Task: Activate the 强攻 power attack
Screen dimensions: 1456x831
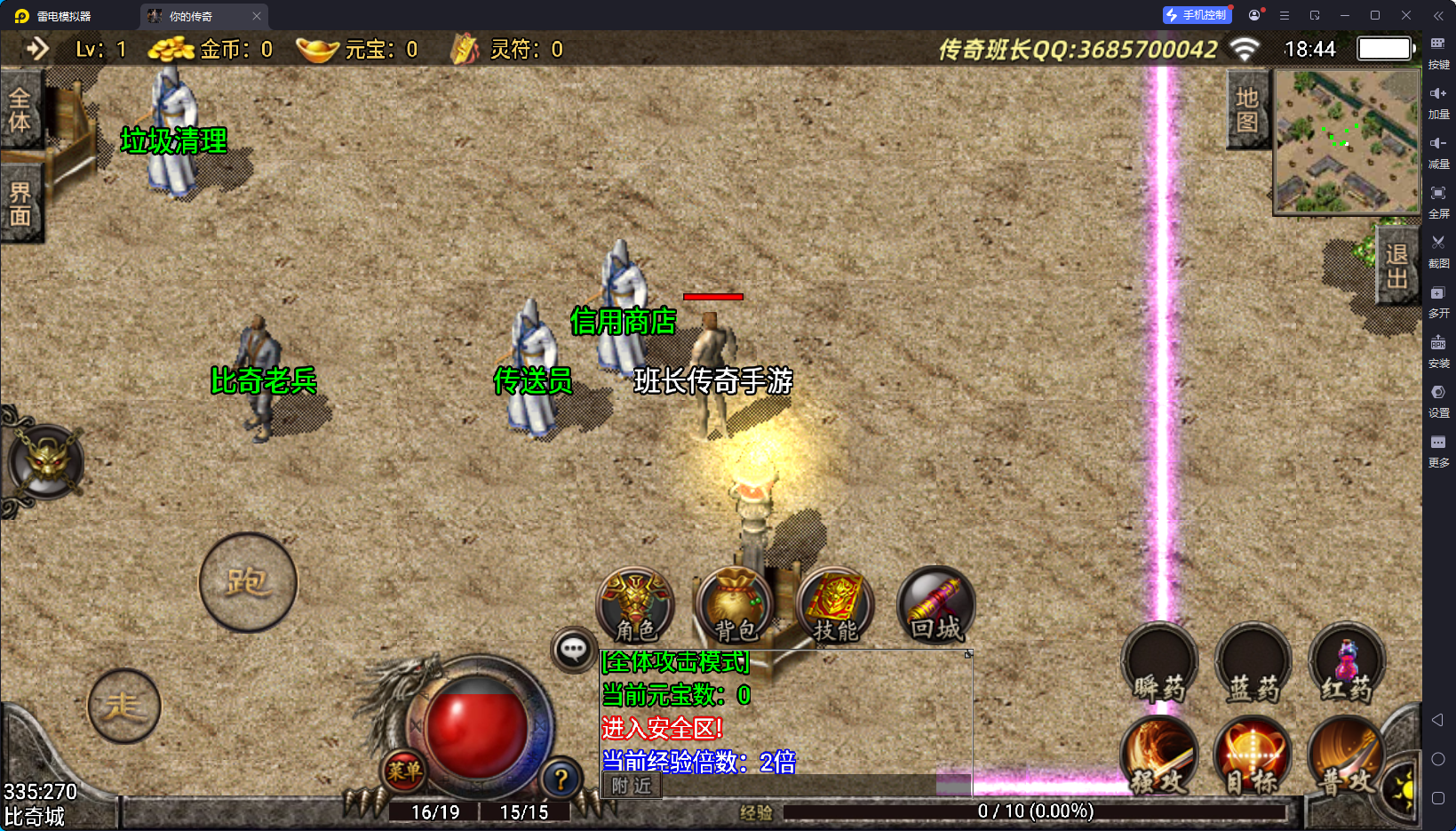Action: pyautogui.click(x=1159, y=755)
